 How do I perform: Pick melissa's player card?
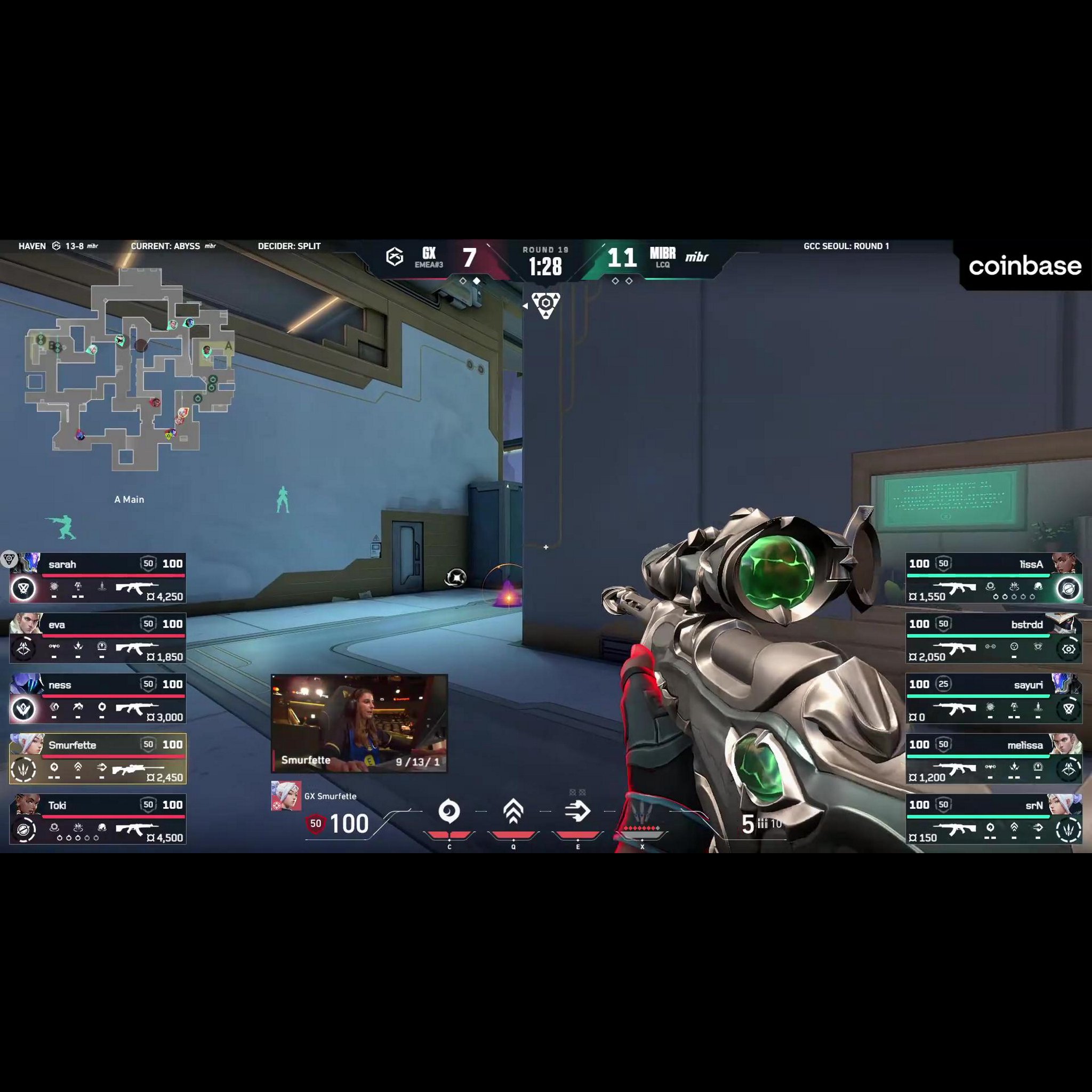pos(994,759)
